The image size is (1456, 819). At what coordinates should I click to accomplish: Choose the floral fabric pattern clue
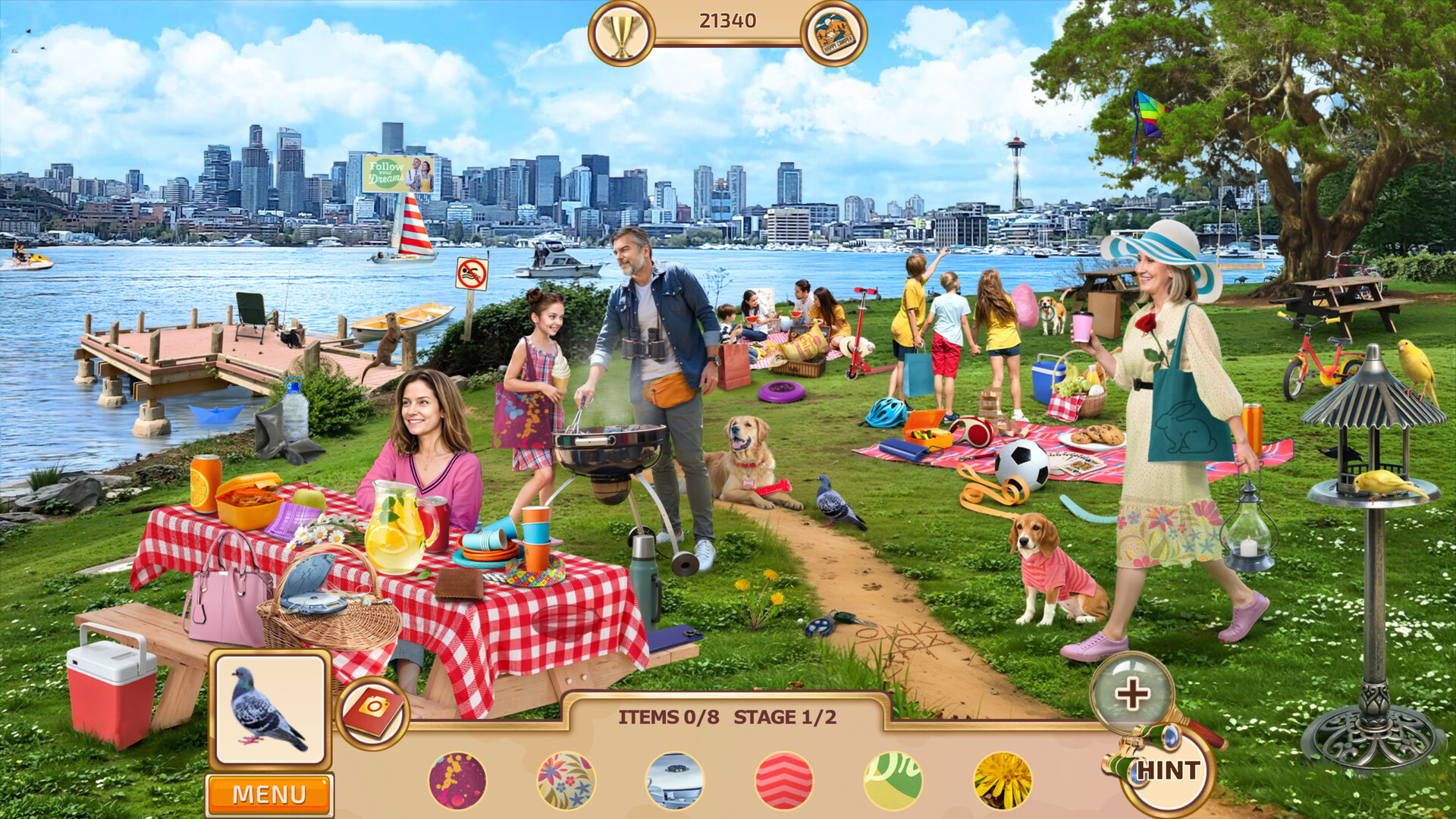[x=566, y=780]
